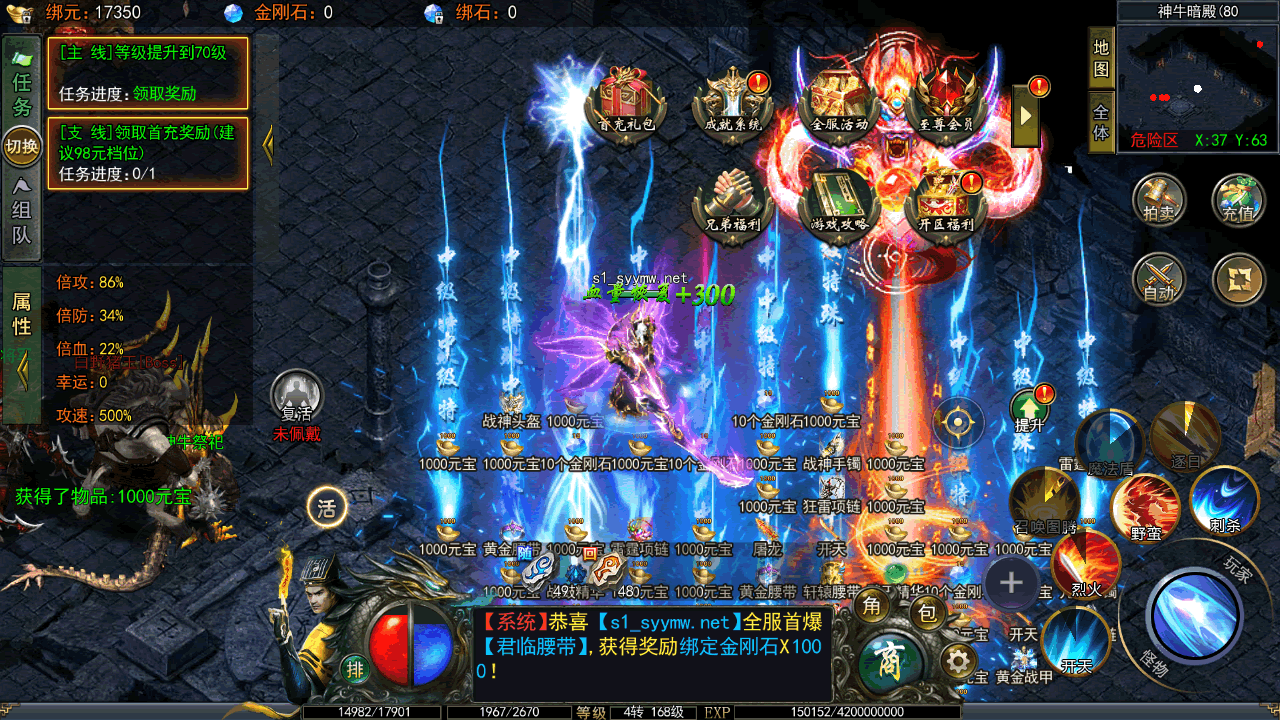This screenshot has width=1280, height=720.
Task: Open the 首充礼包 first-recharge gift pack
Action: pos(626,98)
